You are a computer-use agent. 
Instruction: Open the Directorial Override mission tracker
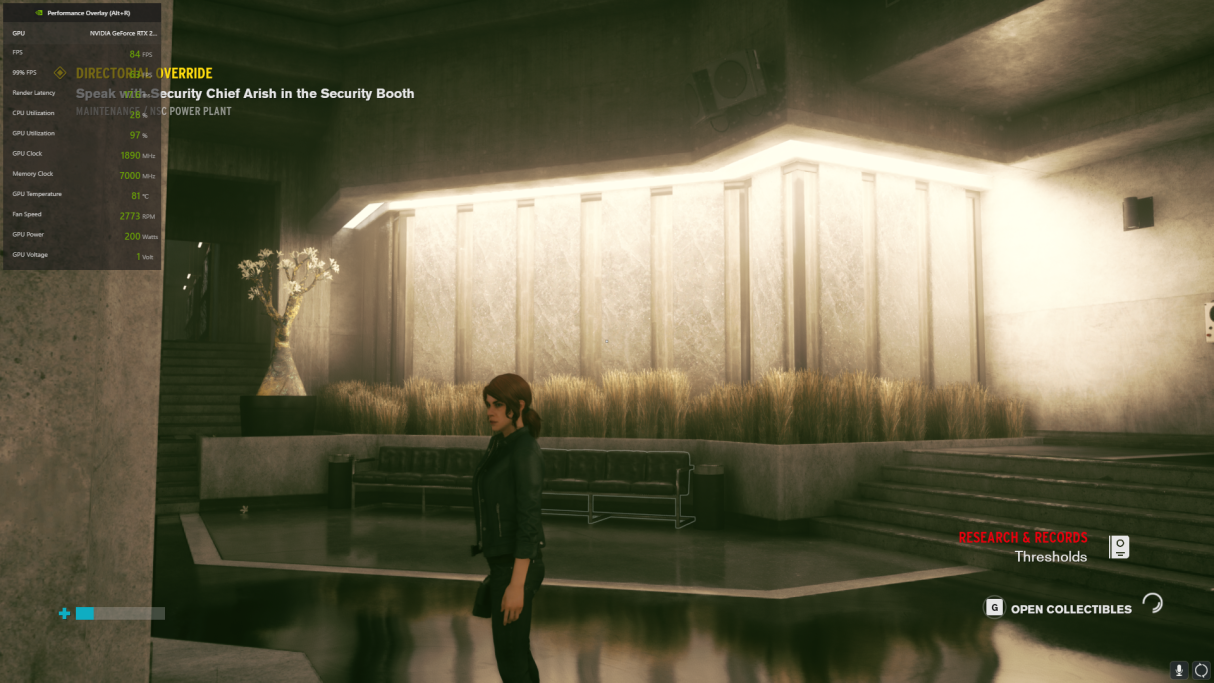(x=144, y=73)
